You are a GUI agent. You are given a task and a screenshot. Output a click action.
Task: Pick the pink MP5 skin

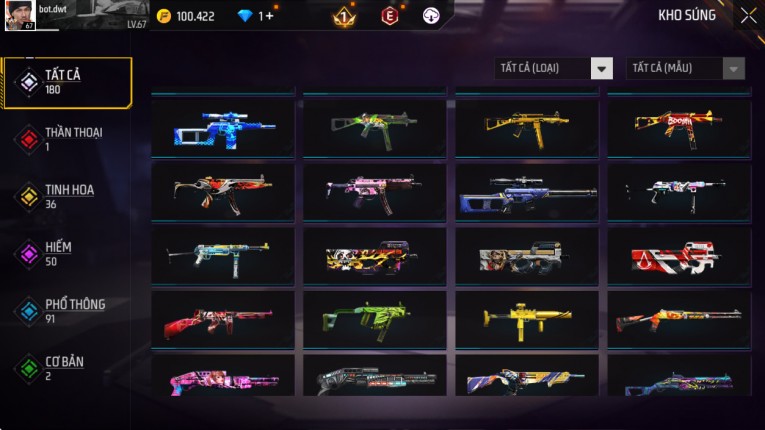click(x=375, y=190)
